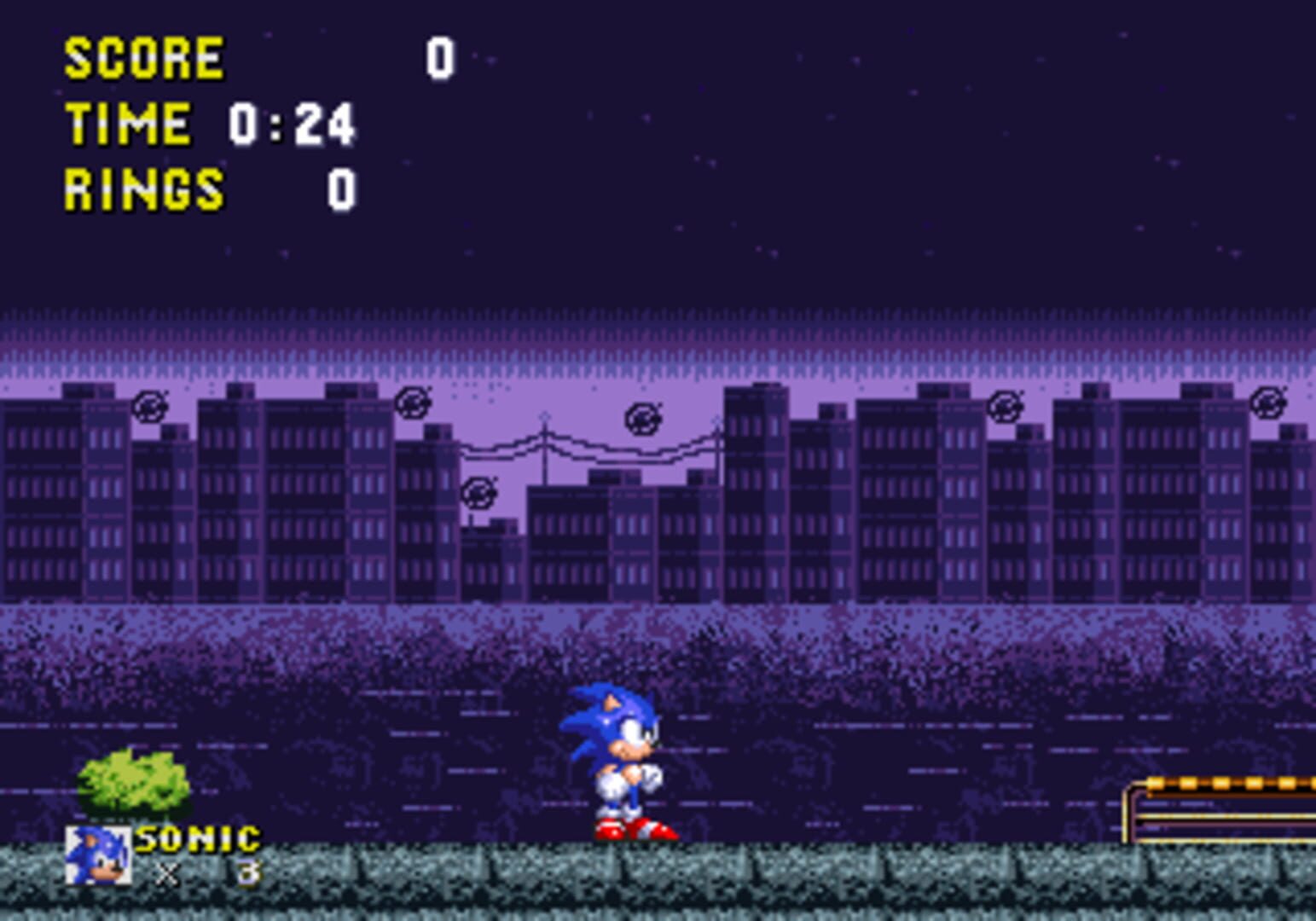Click the lower swirl mark near the telephone pole

(479, 491)
